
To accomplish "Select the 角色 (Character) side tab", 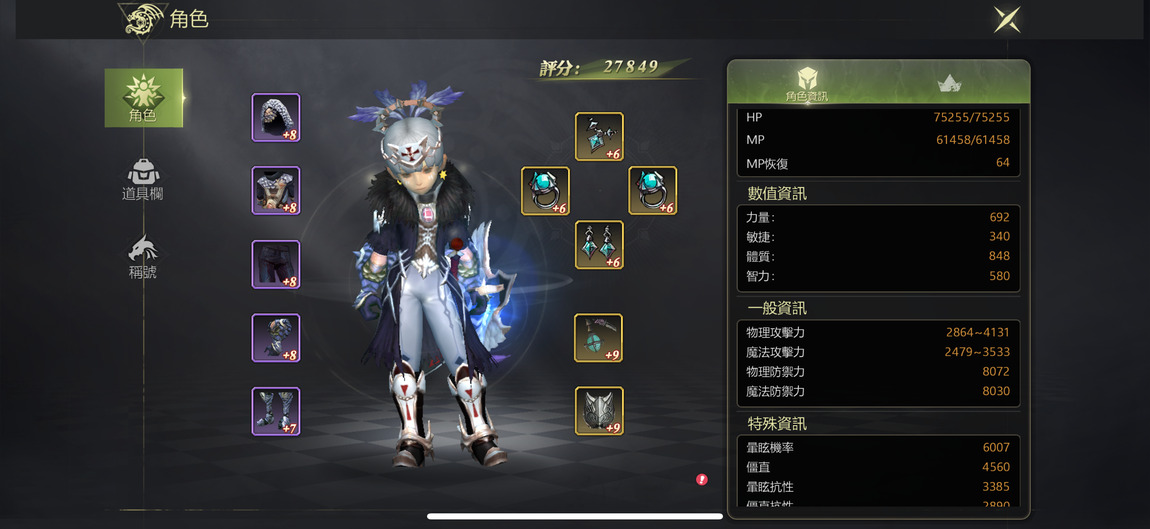I will (143, 97).
